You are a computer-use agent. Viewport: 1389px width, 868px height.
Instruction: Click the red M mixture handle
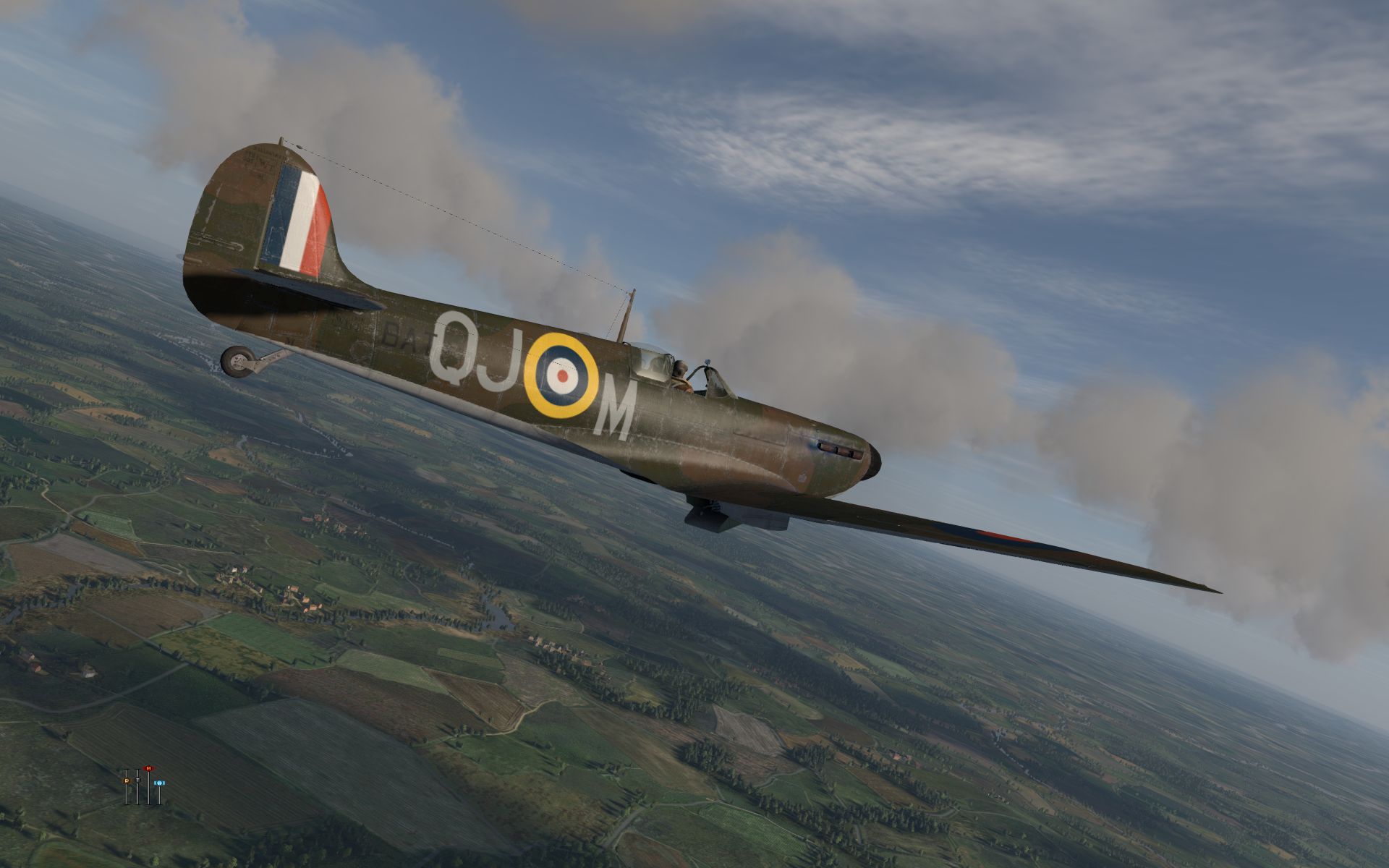(148, 768)
